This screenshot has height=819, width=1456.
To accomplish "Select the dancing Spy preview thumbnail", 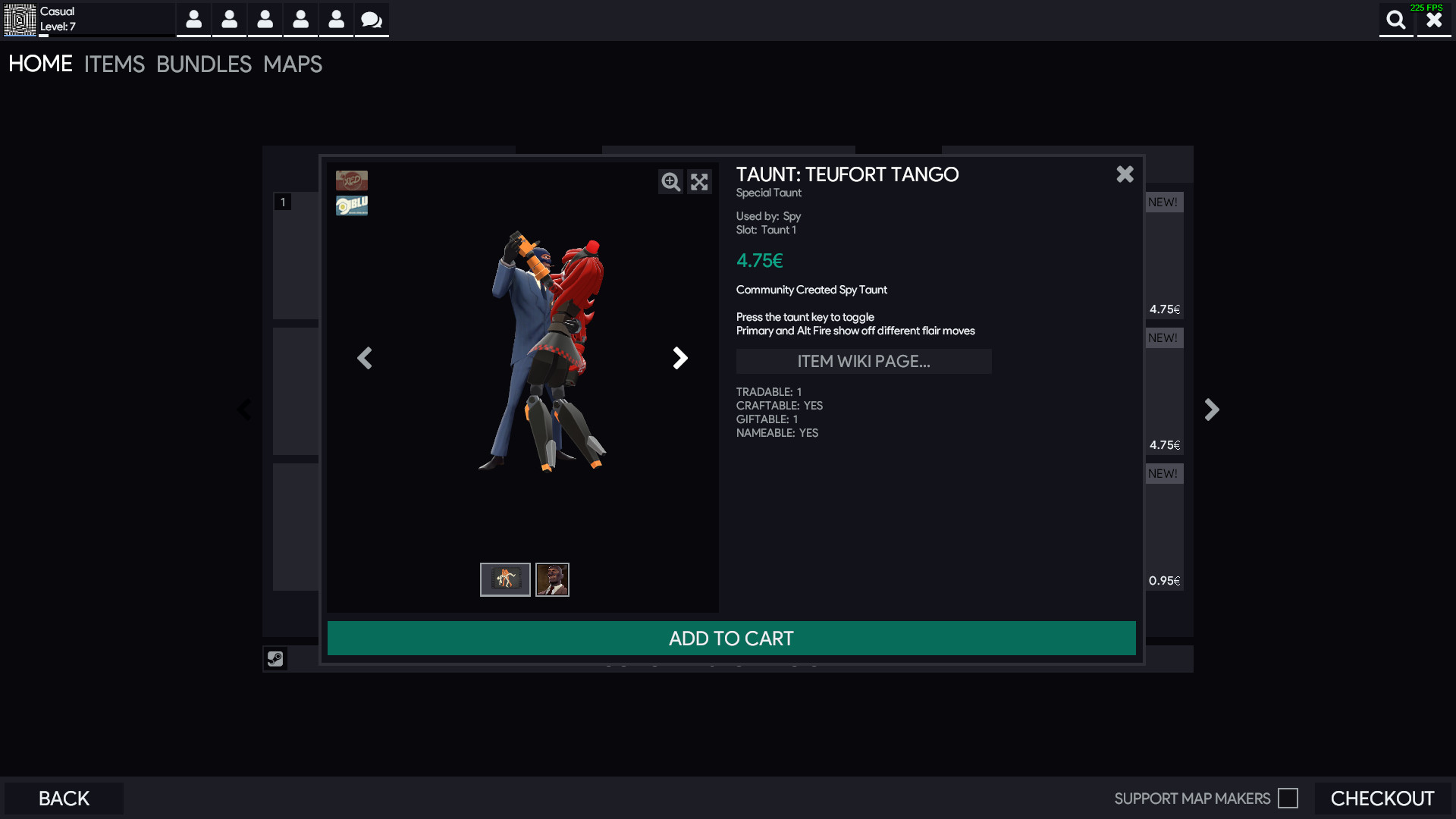I will point(504,579).
